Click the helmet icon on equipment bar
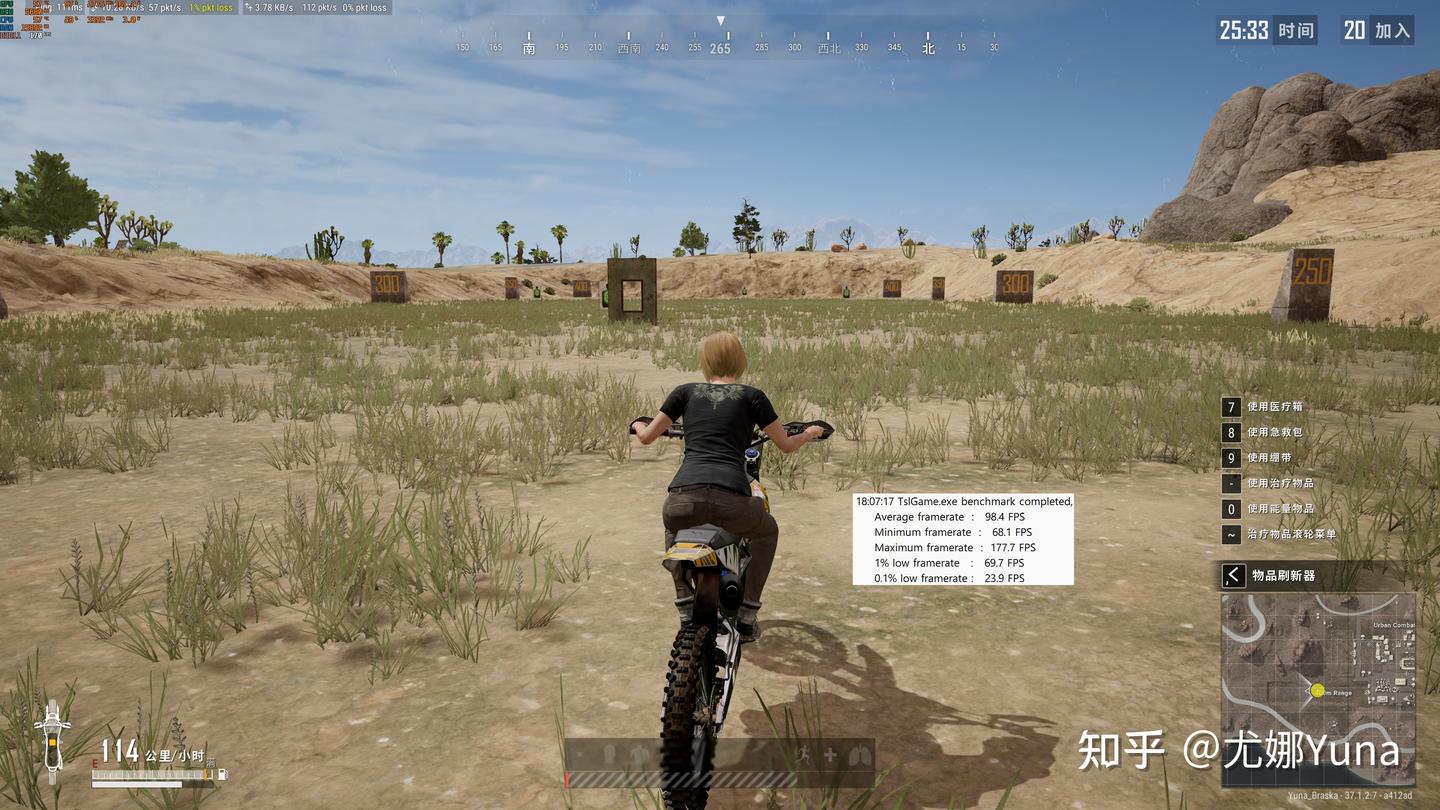The width and height of the screenshot is (1440, 810). (x=607, y=755)
